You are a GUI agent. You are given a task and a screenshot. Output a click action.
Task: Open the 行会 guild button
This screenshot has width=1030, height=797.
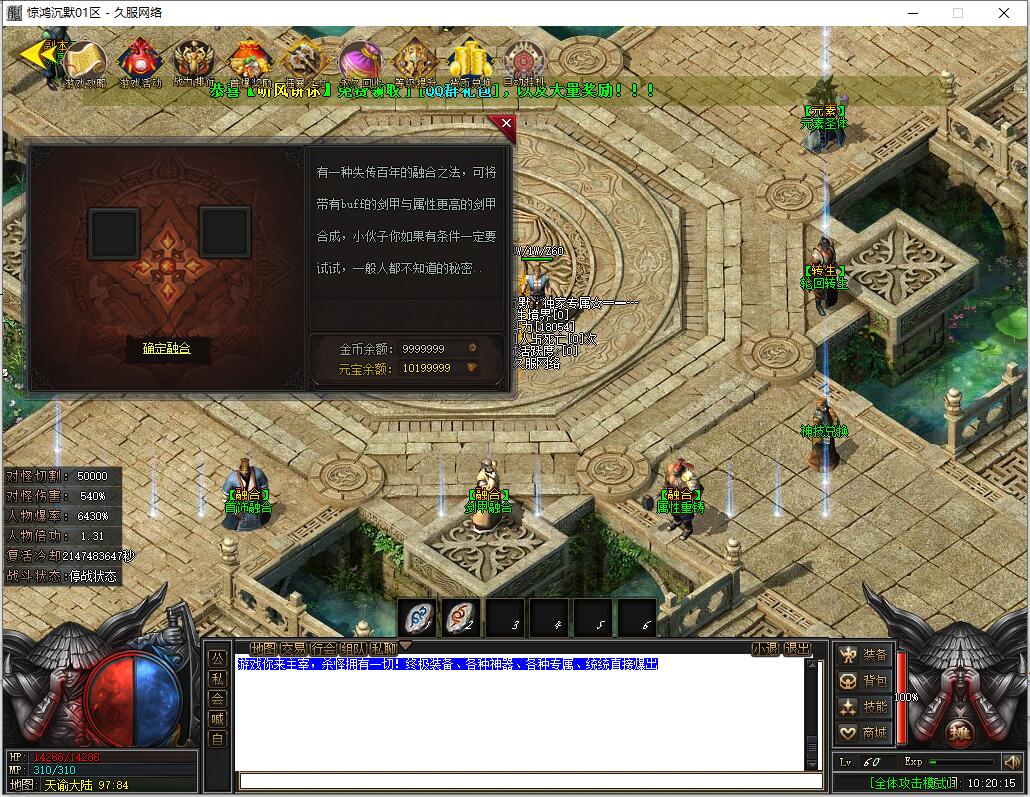(x=323, y=648)
